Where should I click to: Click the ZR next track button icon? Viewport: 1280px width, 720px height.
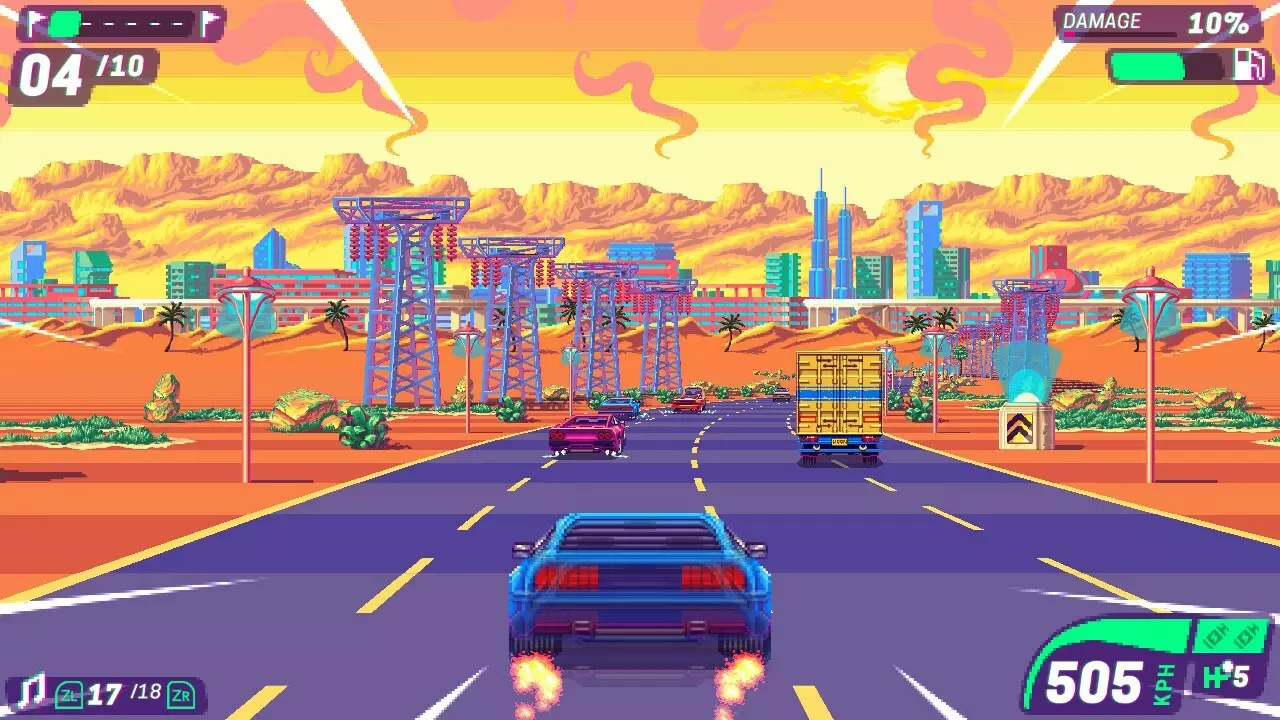click(x=182, y=696)
